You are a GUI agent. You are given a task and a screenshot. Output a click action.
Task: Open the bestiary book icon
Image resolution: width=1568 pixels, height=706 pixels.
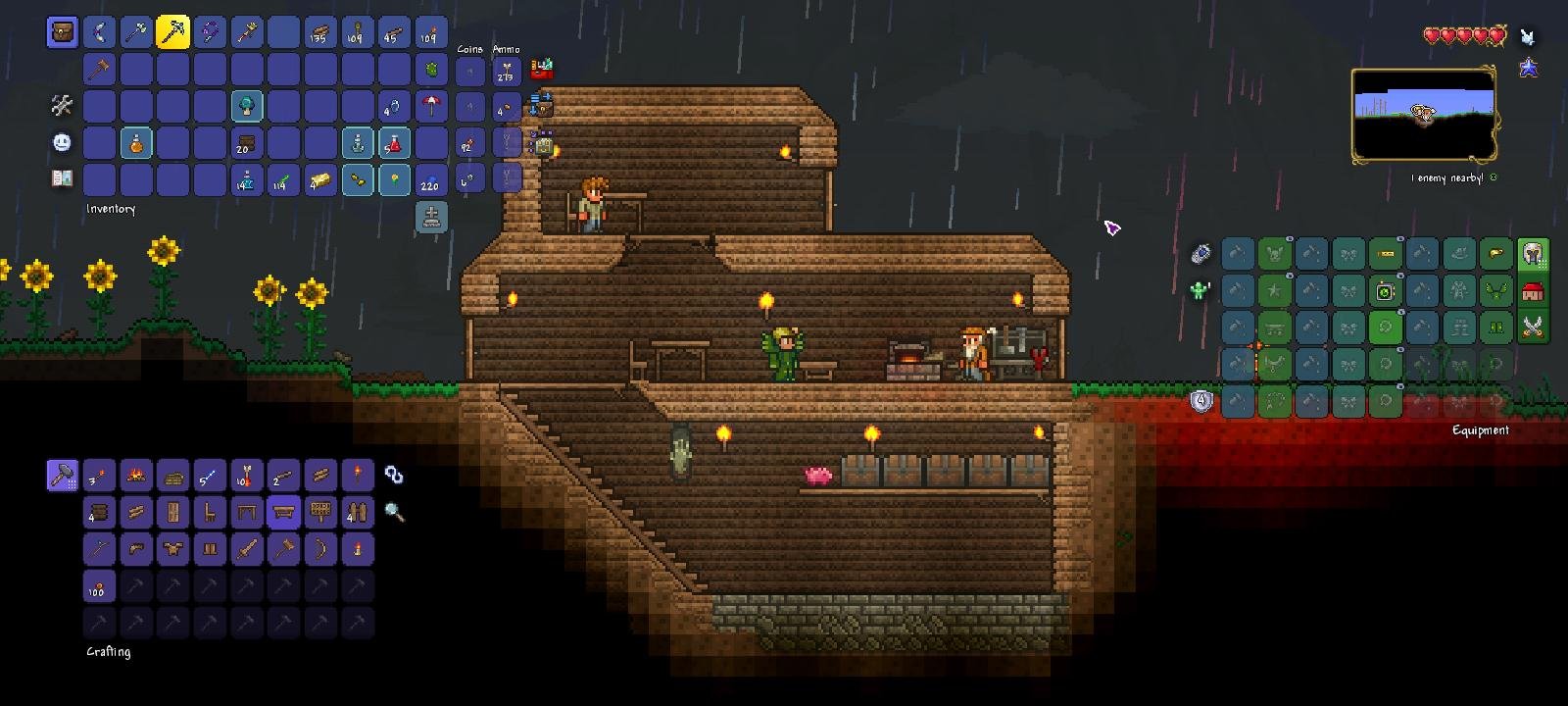[x=62, y=178]
